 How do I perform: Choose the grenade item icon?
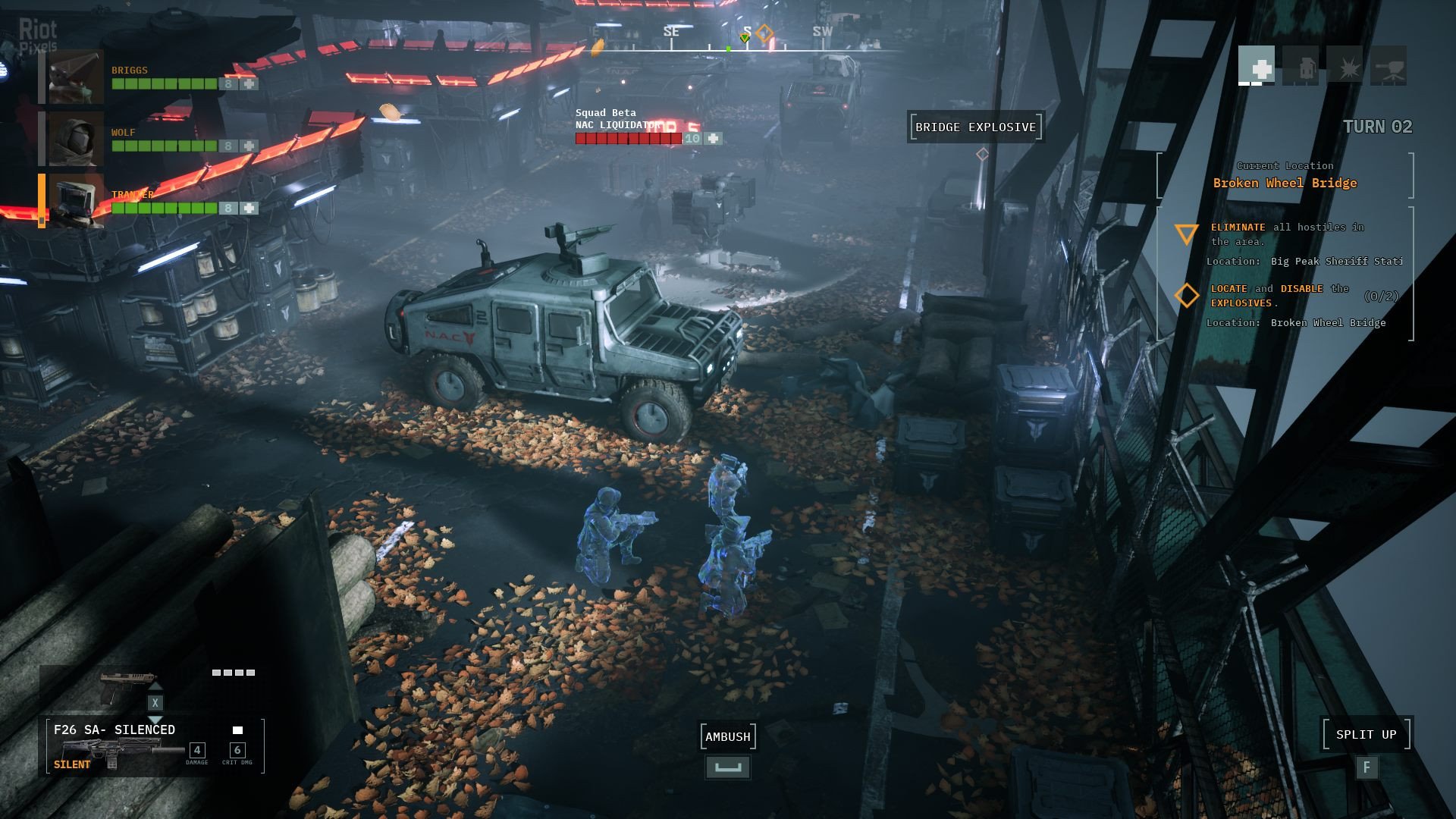tap(1301, 67)
